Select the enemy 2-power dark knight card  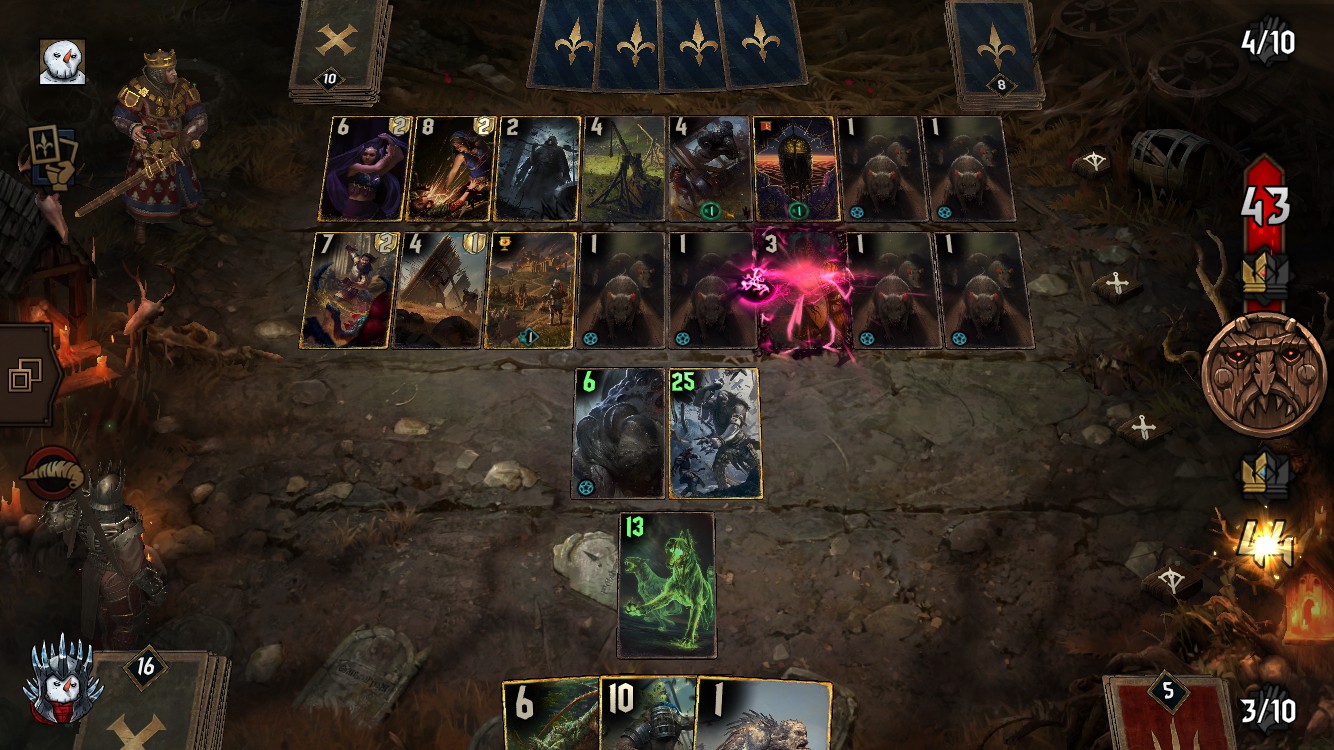pos(537,169)
